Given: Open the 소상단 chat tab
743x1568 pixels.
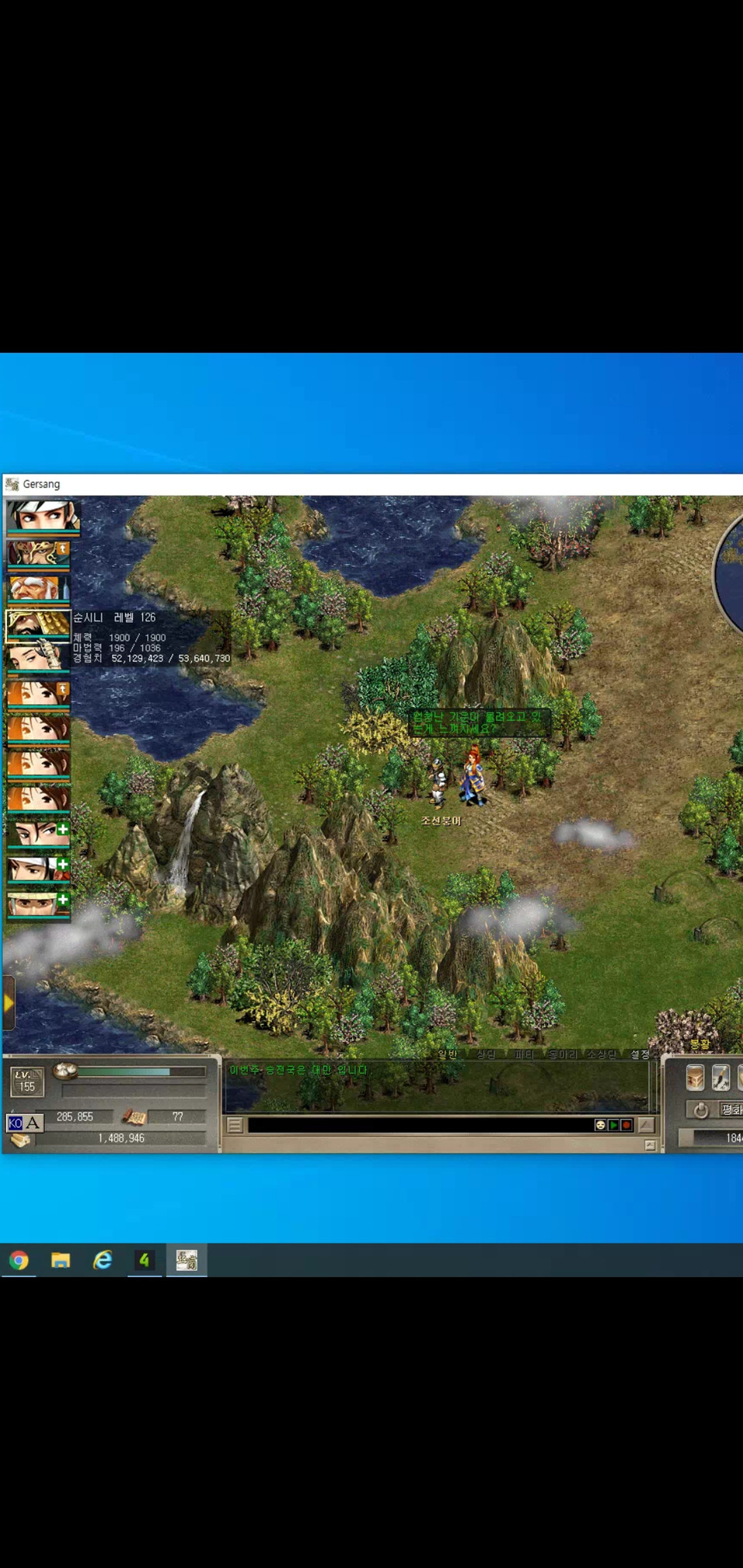Looking at the screenshot, I should pyautogui.click(x=601, y=1054).
